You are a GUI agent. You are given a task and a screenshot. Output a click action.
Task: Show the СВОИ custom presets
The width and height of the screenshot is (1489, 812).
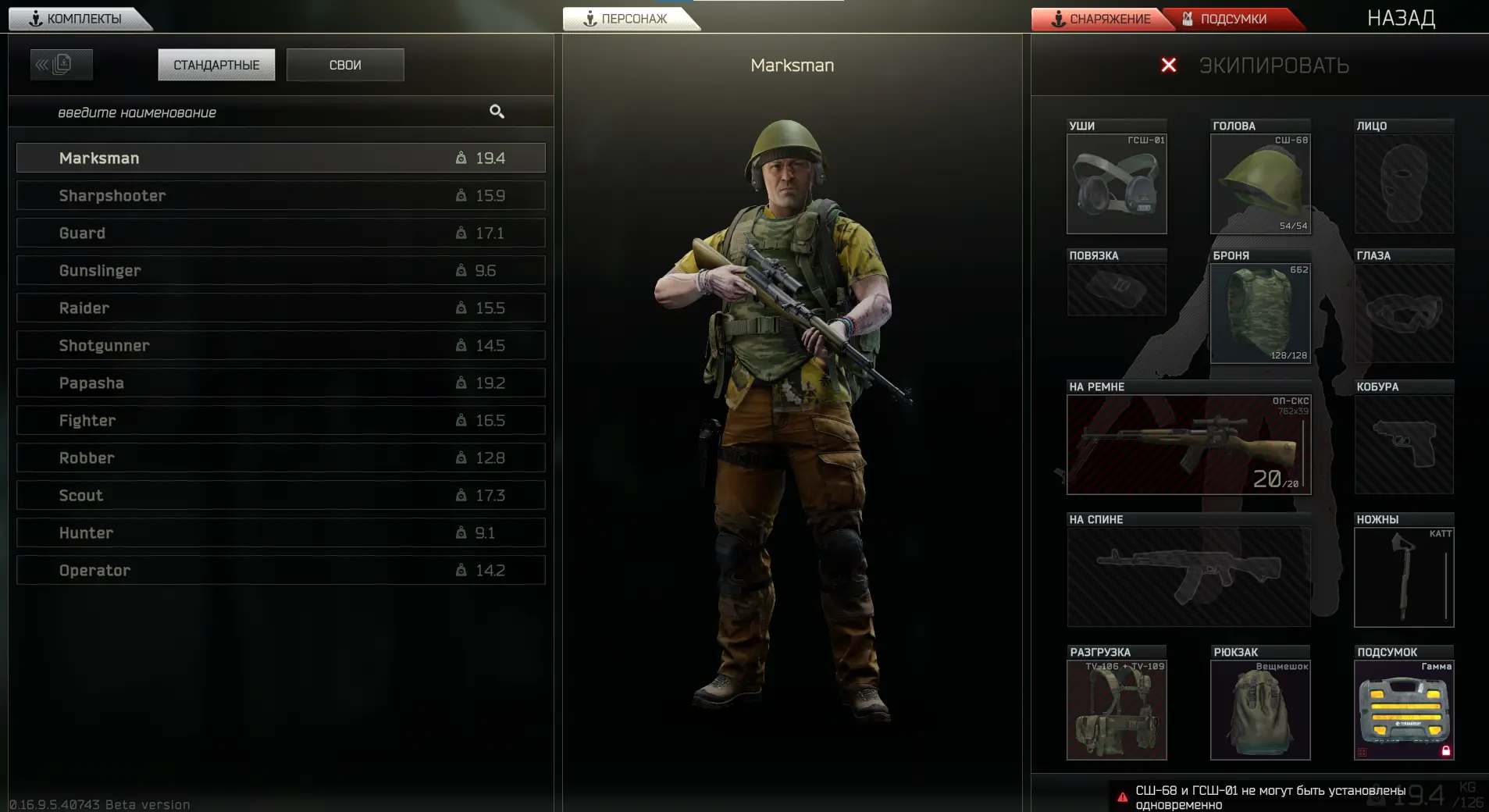pyautogui.click(x=345, y=65)
